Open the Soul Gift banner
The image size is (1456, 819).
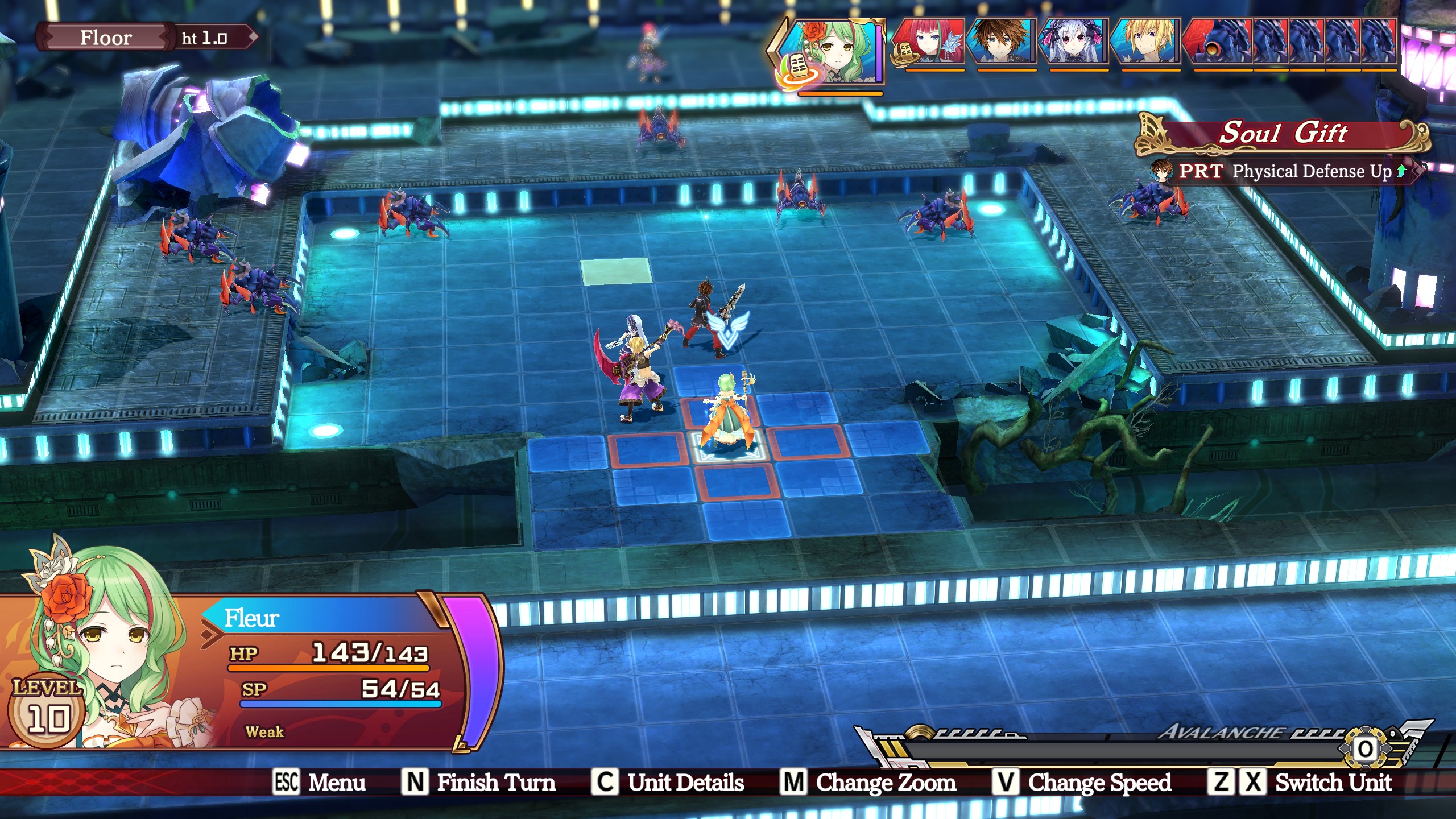pos(1283,134)
